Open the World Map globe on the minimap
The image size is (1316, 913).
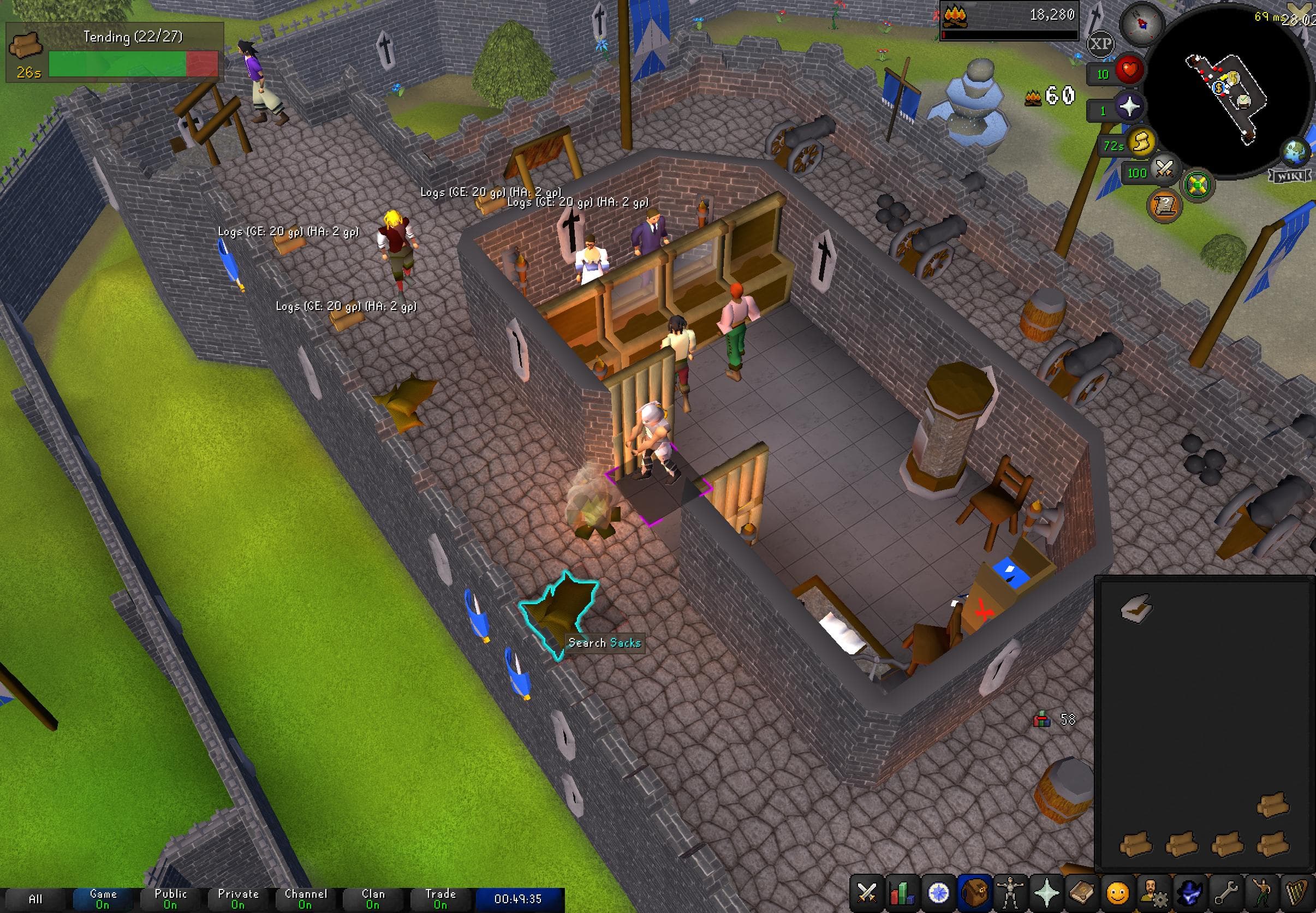[1294, 153]
